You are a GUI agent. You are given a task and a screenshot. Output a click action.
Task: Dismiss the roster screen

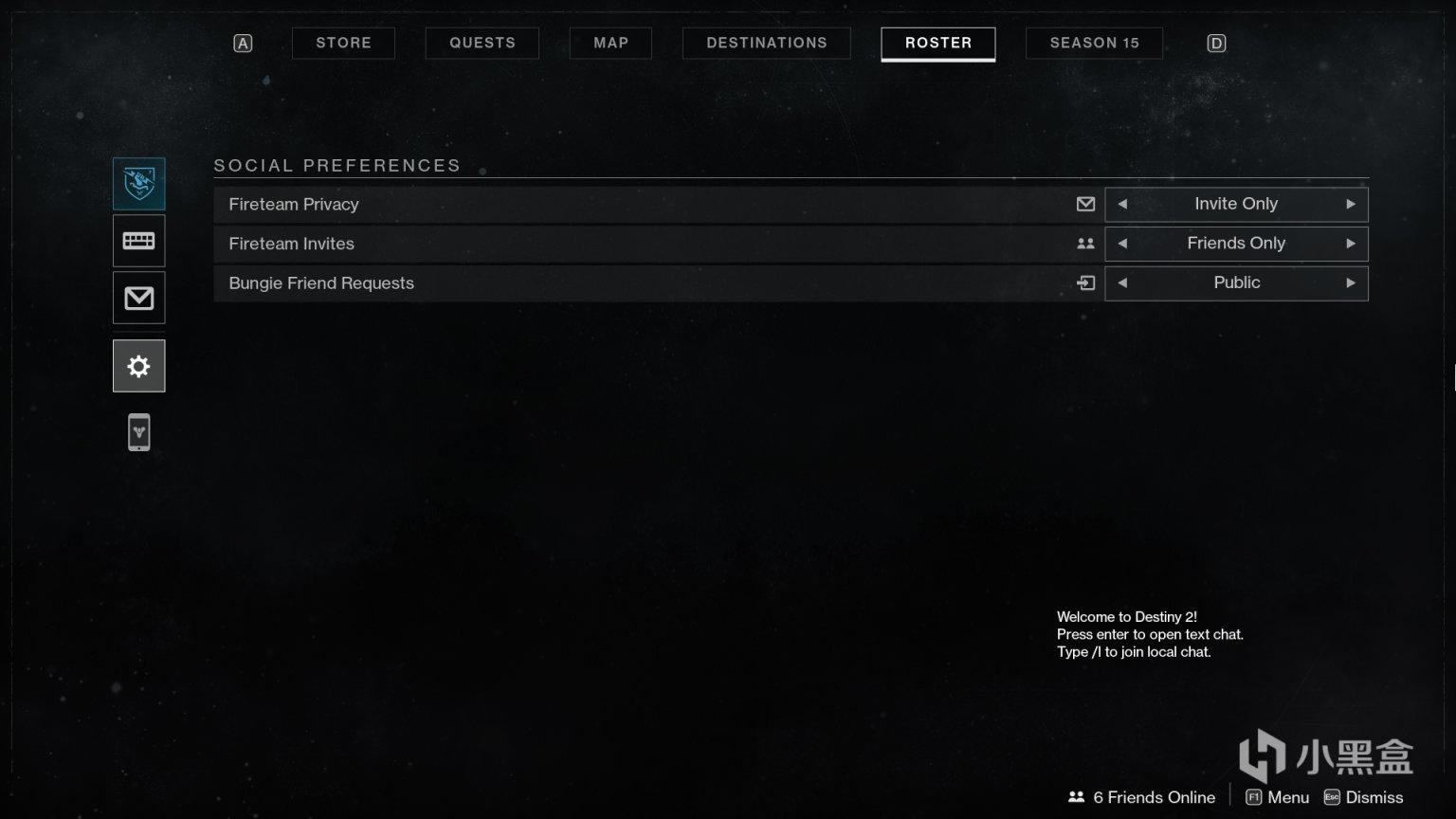point(1363,797)
